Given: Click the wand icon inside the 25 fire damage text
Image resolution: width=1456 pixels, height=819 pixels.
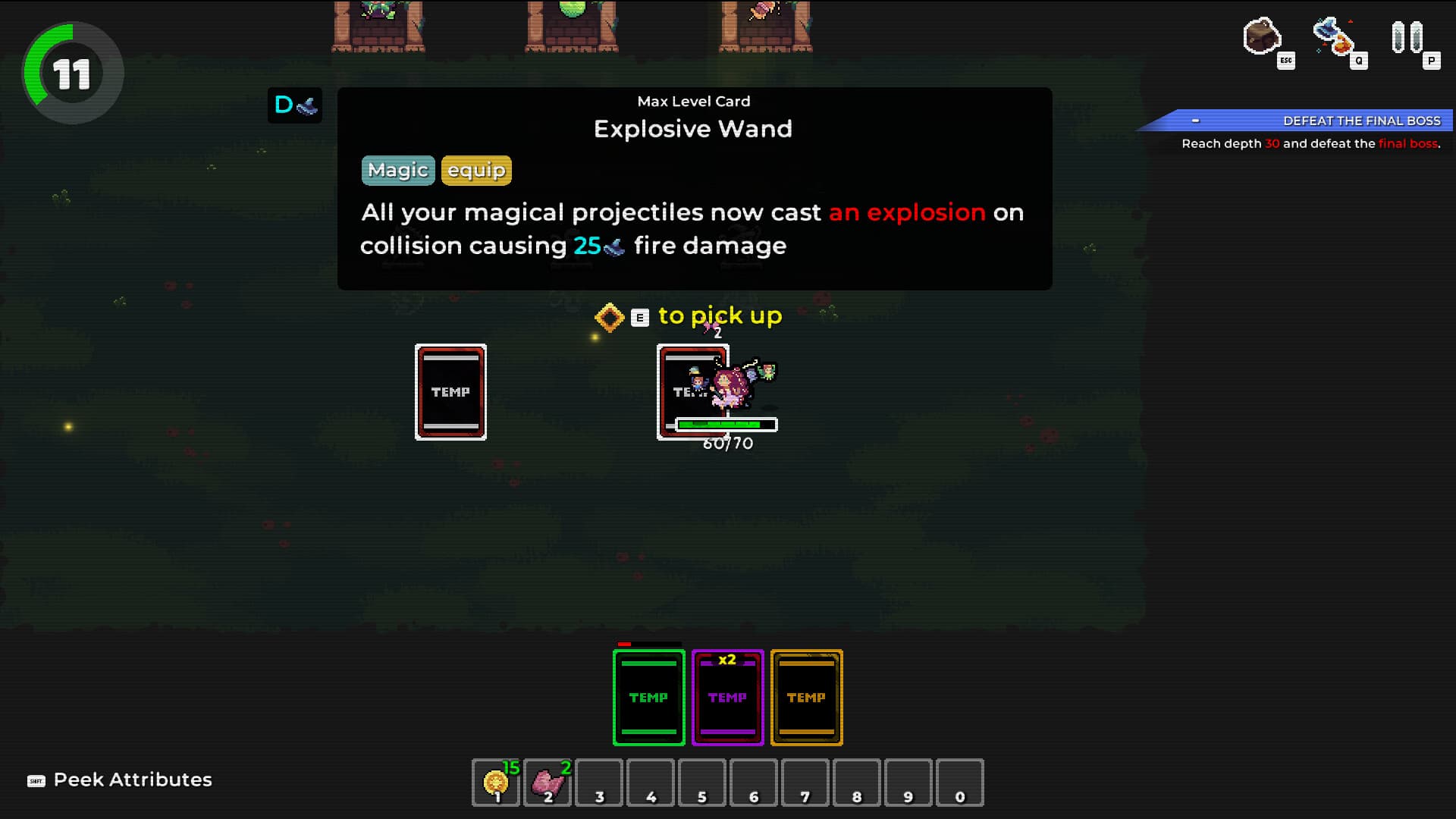Looking at the screenshot, I should (613, 246).
